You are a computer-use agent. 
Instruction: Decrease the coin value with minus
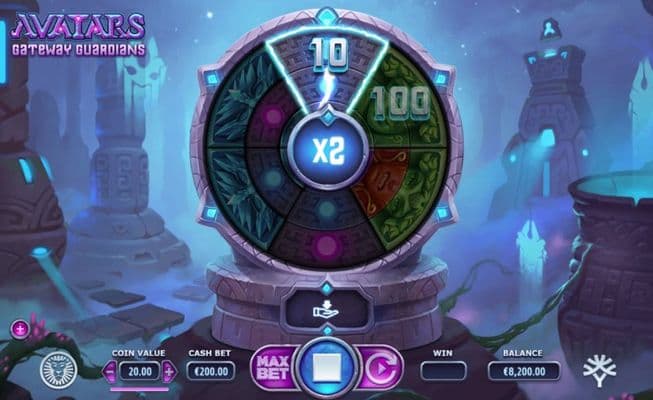click(x=110, y=371)
